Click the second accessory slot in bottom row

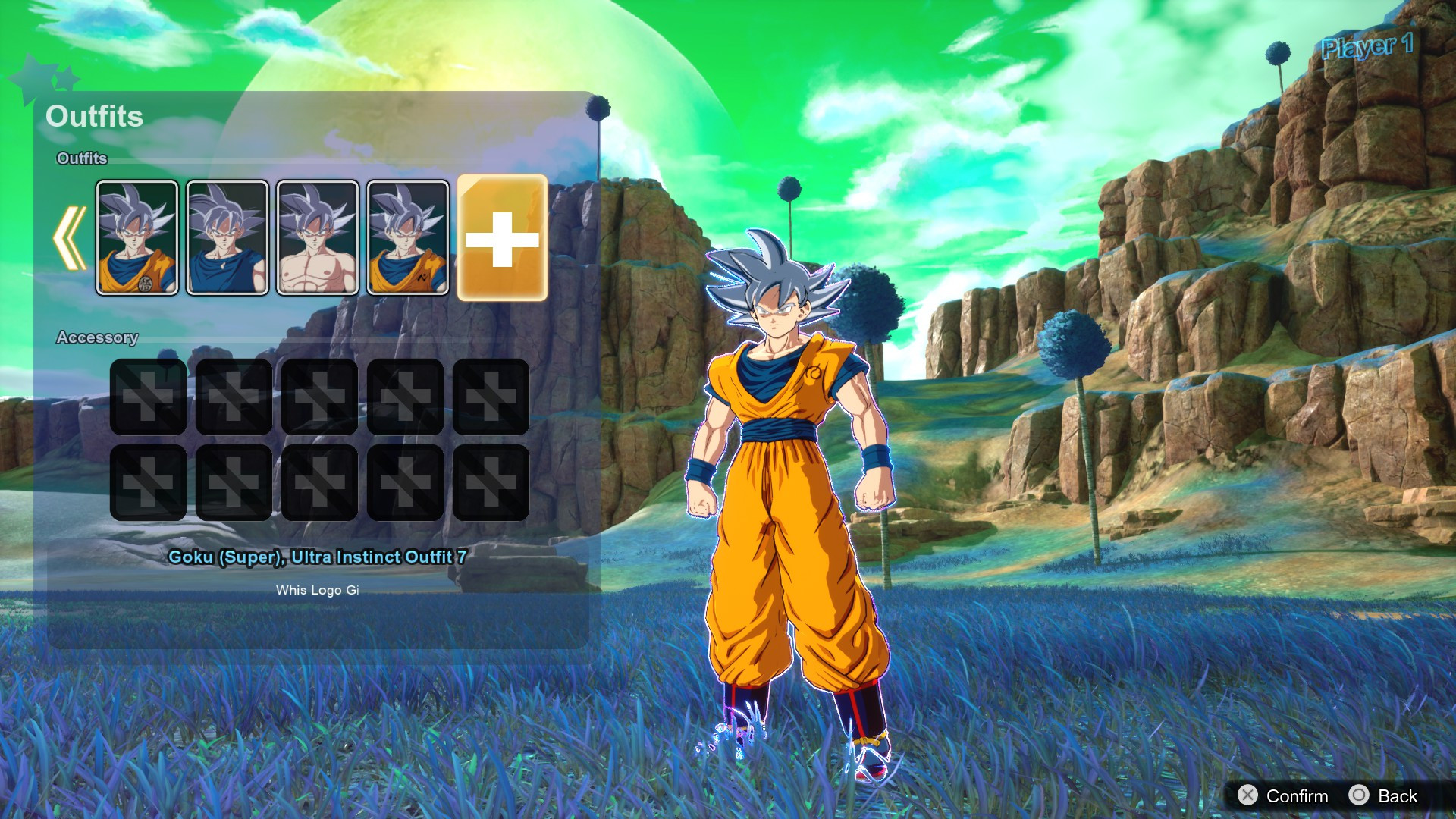coord(234,481)
